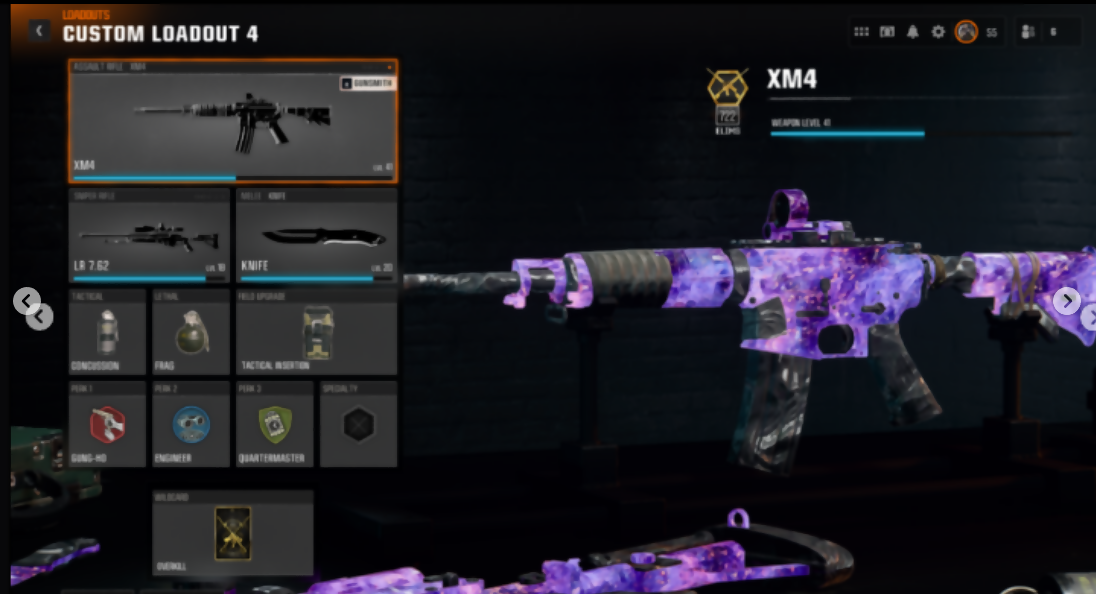Image resolution: width=1096 pixels, height=594 pixels.
Task: Select the Gung-Ho perk slot
Action: tap(108, 424)
